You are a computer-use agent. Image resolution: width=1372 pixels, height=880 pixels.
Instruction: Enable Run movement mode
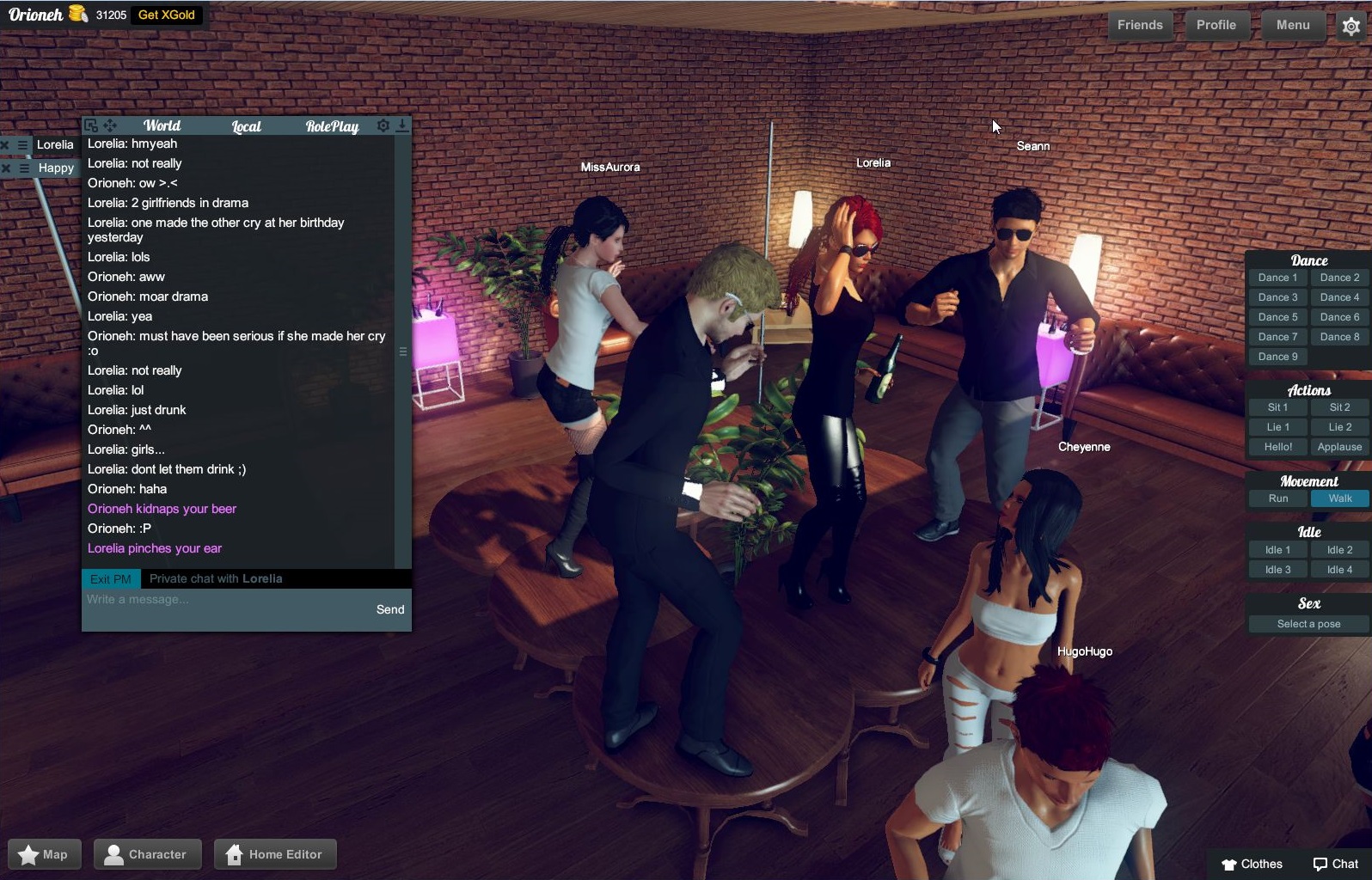pos(1277,498)
